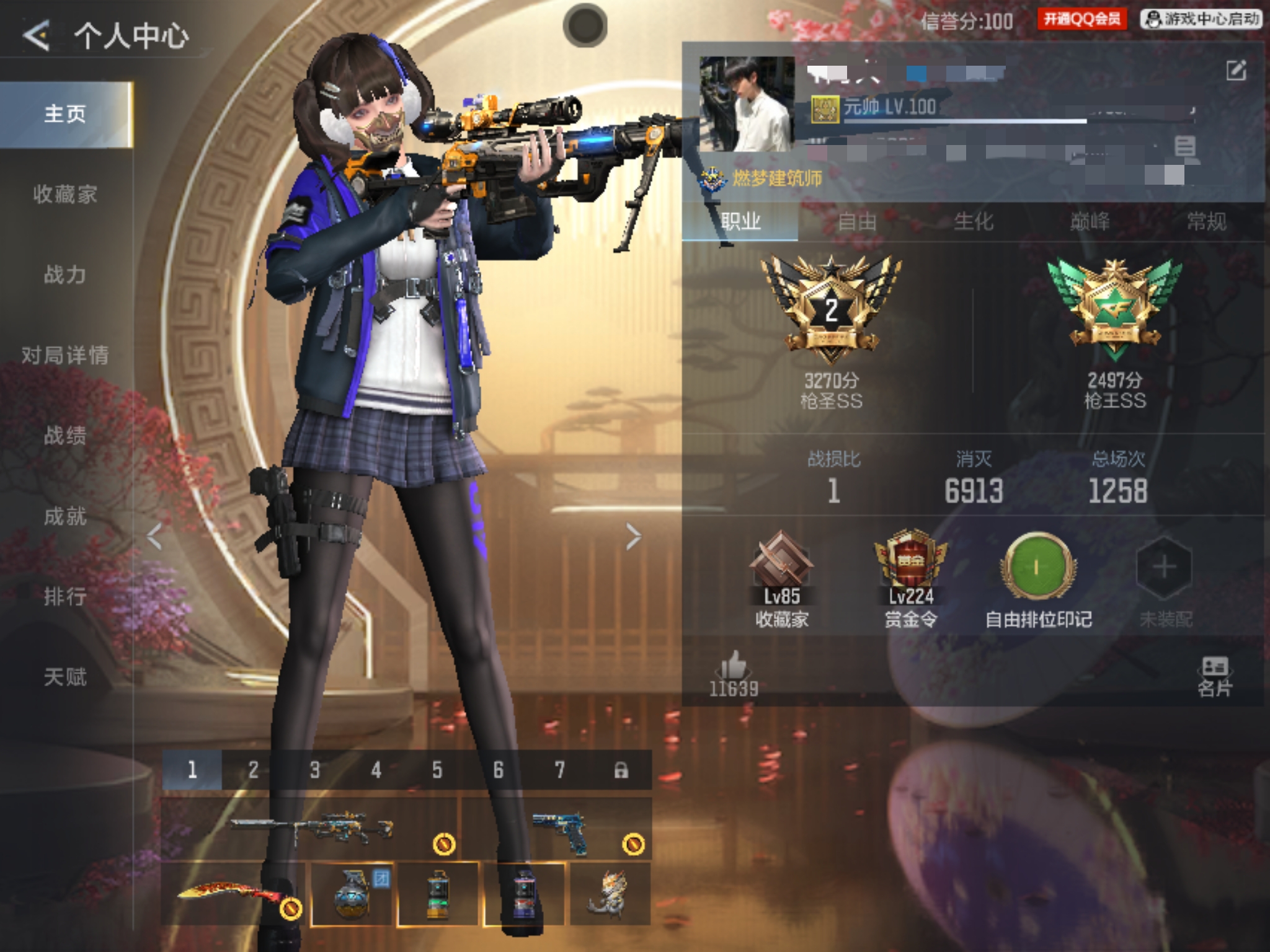This screenshot has width=1270, height=952.
Task: Select loadout number 2
Action: 253,770
